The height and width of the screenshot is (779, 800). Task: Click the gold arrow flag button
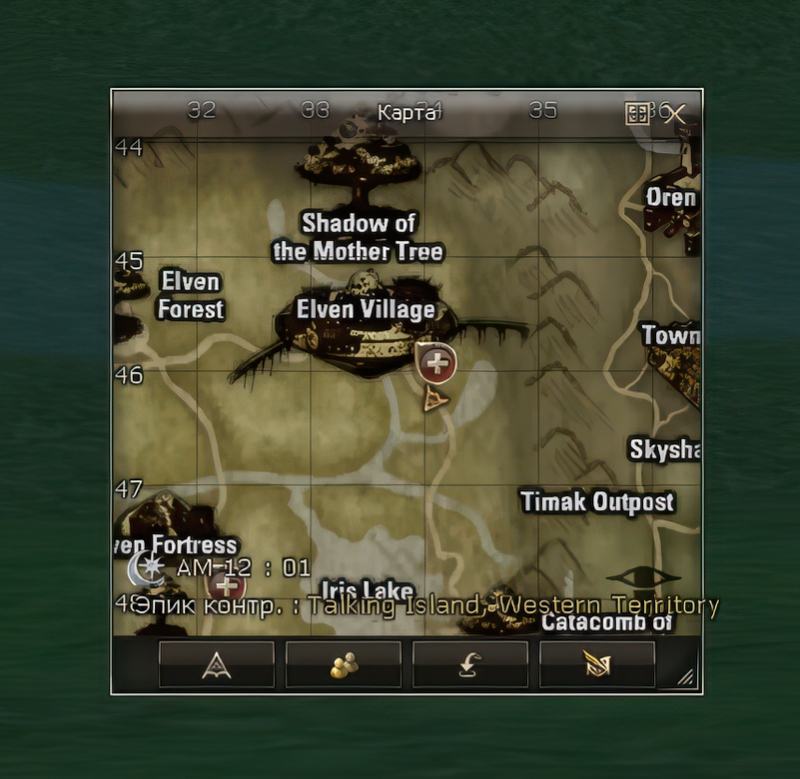[597, 665]
